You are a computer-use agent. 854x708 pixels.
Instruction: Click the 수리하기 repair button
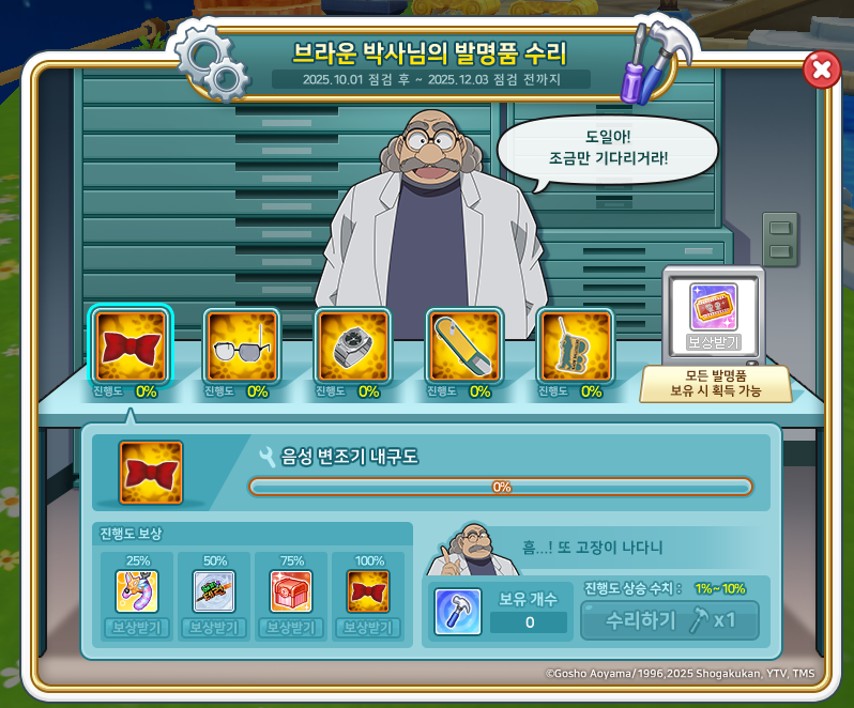point(670,620)
